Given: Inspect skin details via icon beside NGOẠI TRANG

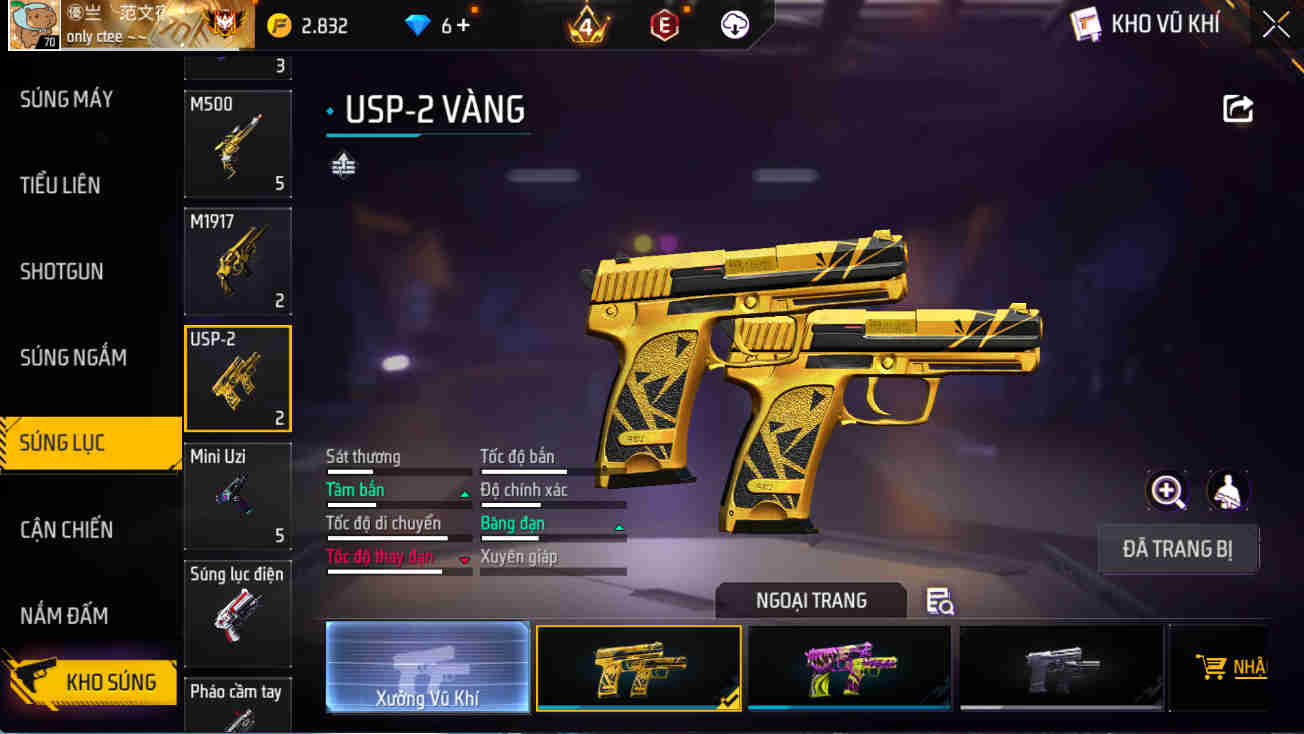Looking at the screenshot, I should pos(938,601).
